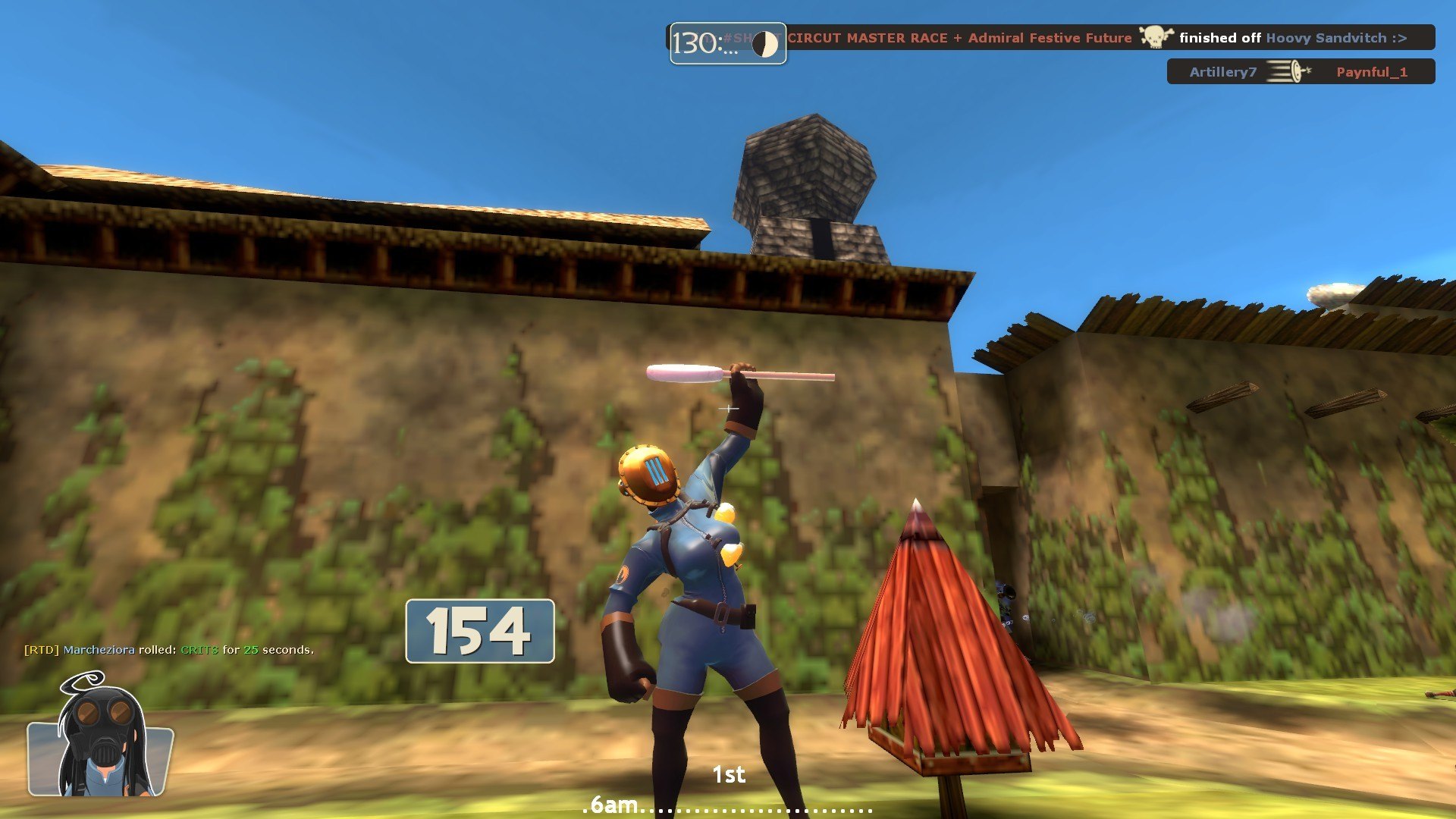Image resolution: width=1456 pixels, height=819 pixels.
Task: Click the skull and crossbones kill icon
Action: [x=1155, y=36]
